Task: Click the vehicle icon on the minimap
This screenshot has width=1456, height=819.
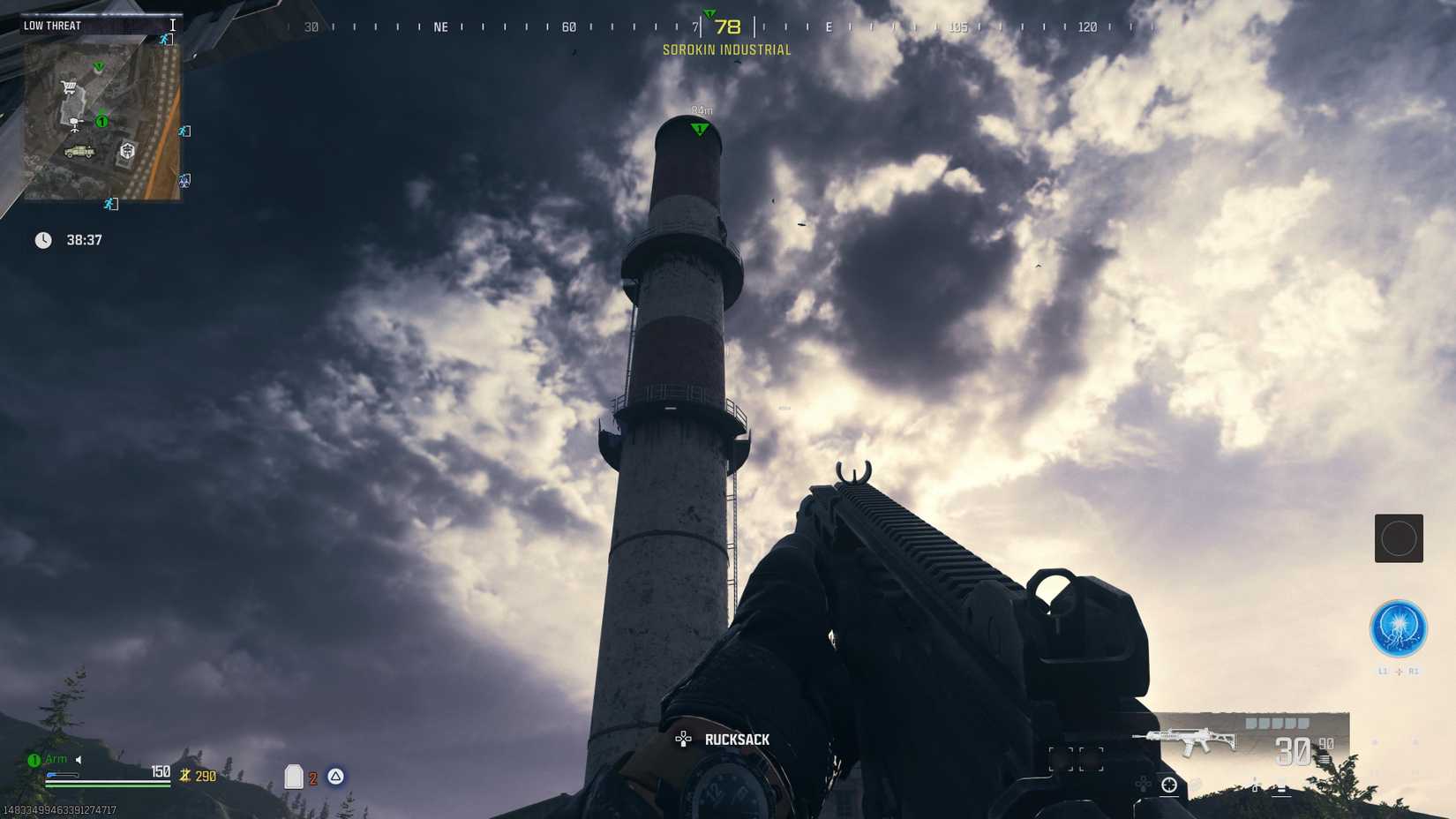Action: tap(79, 151)
